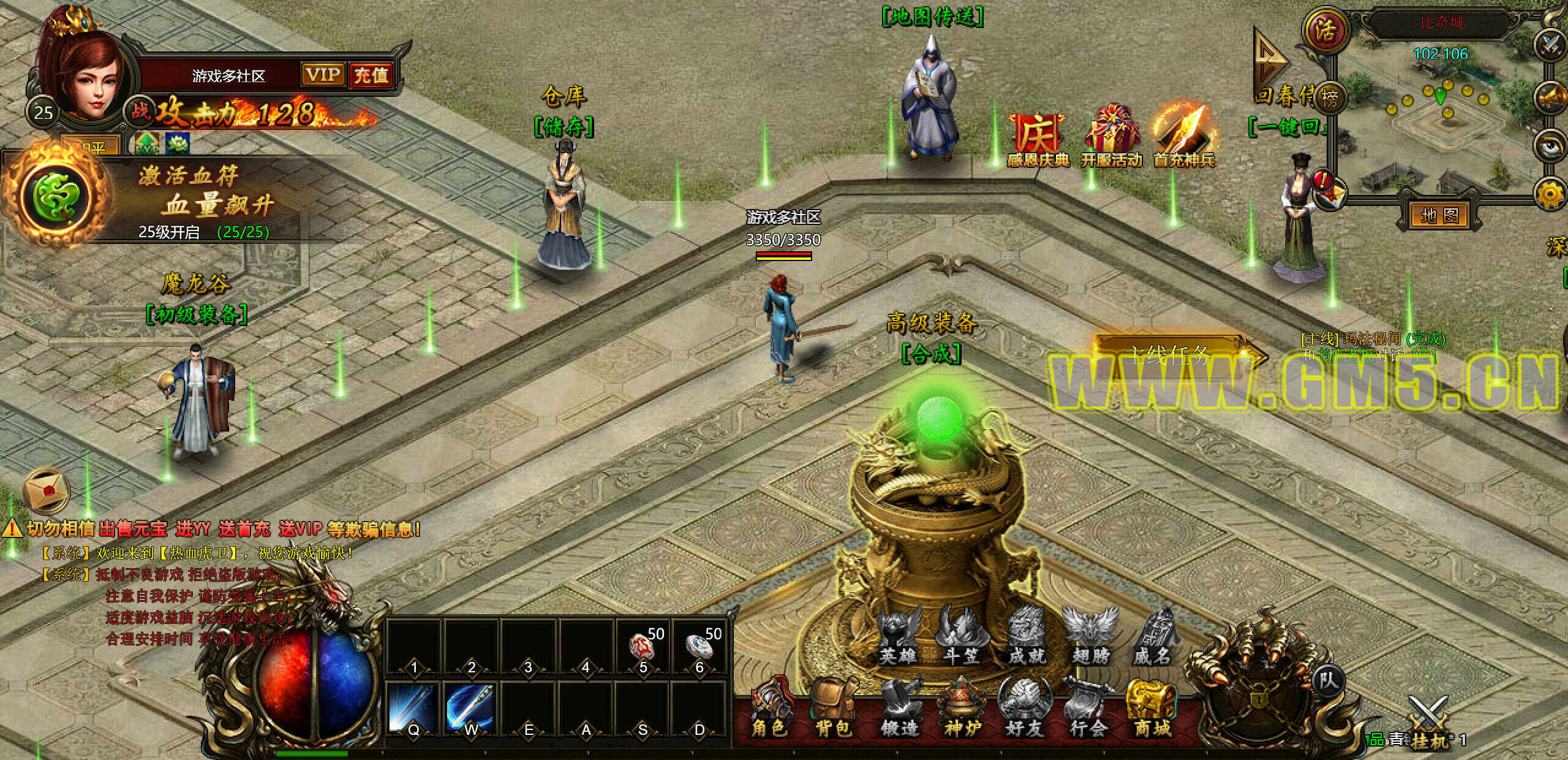Open the 开服活动 gift box event
1568x760 pixels.
1111,137
